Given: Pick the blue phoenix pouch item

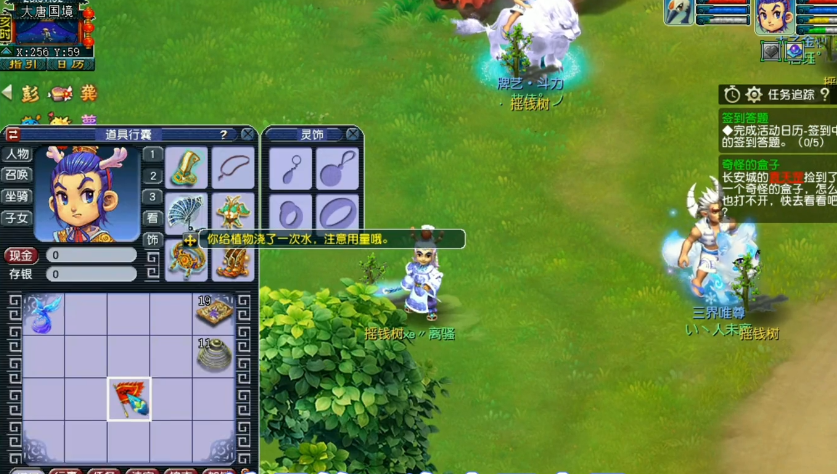Looking at the screenshot, I should 43,313.
